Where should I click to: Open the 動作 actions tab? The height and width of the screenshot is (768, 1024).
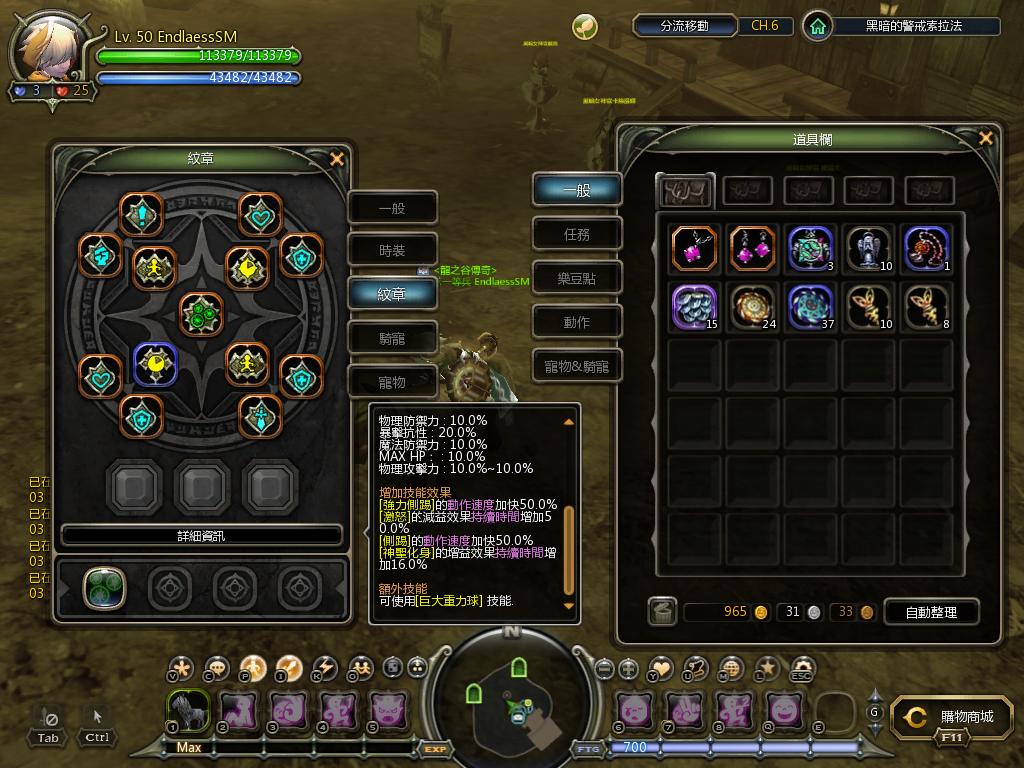click(577, 322)
